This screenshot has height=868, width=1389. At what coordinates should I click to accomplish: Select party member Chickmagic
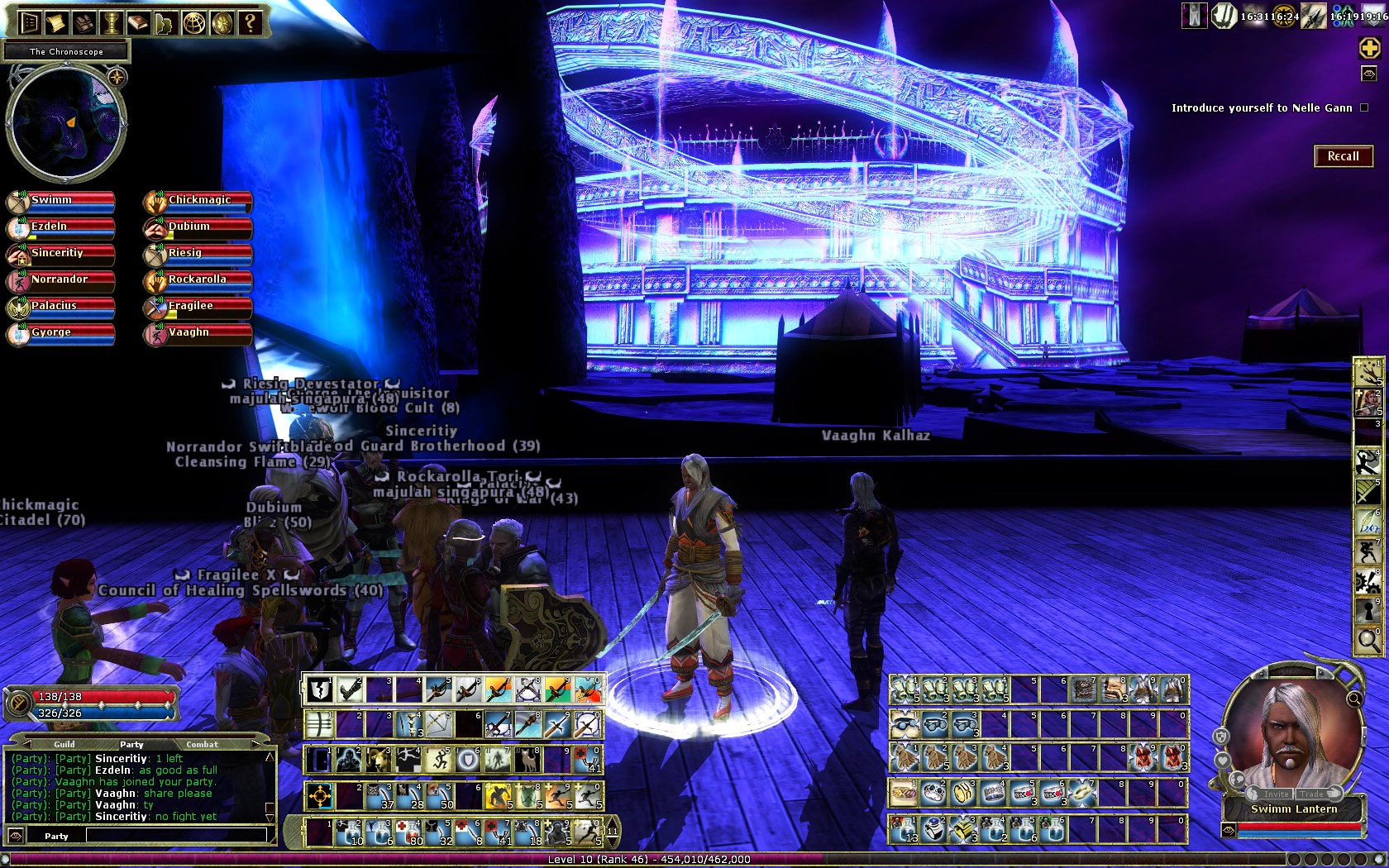(x=198, y=201)
